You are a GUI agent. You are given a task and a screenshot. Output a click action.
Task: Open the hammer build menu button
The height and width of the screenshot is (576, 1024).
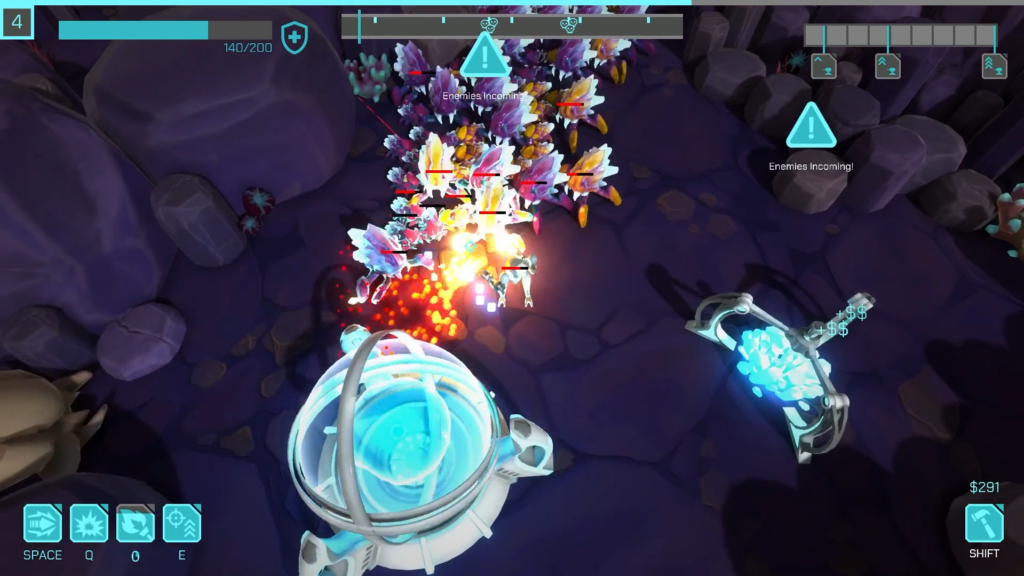point(984,523)
